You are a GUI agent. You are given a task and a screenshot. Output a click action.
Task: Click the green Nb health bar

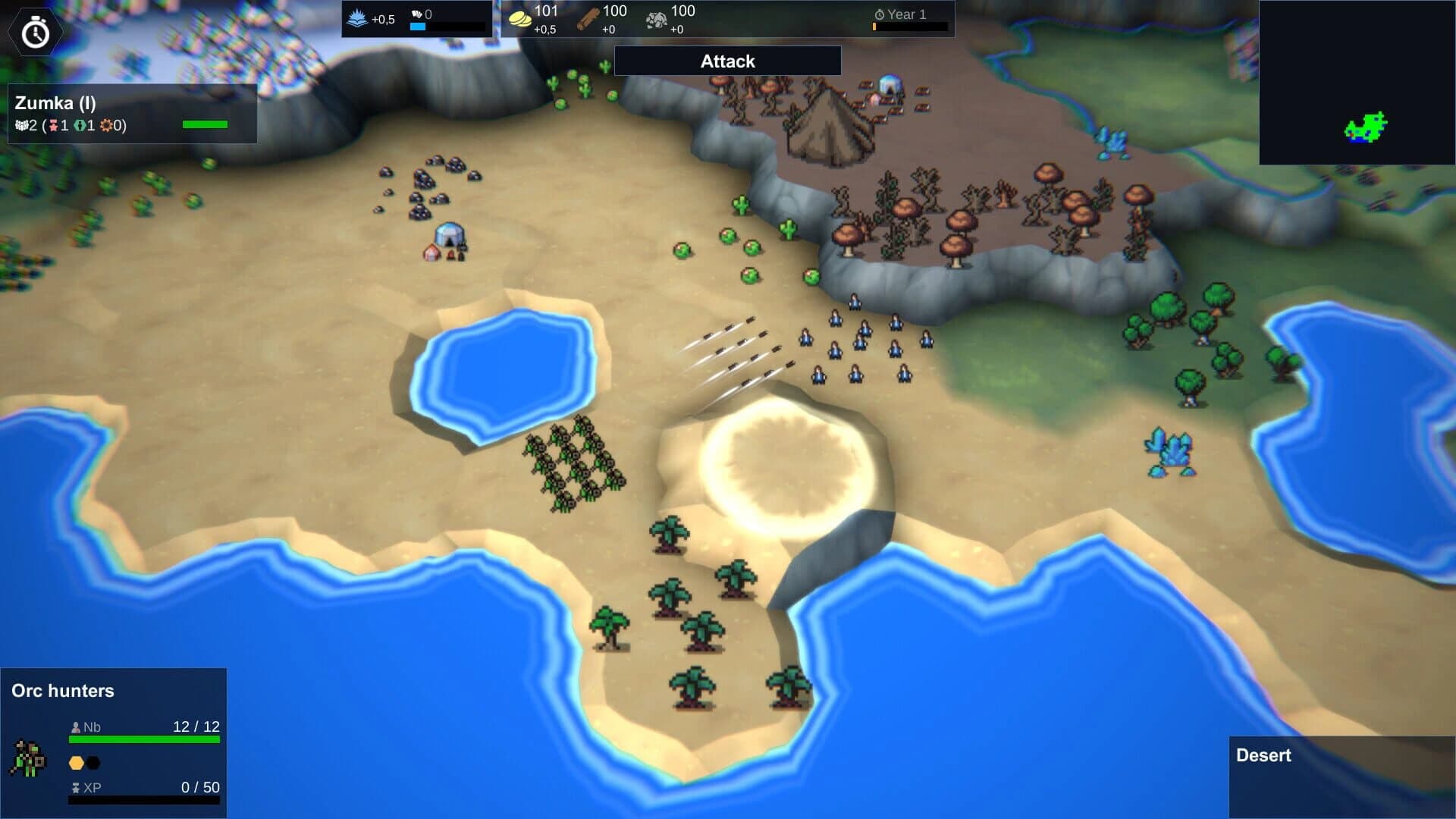144,739
